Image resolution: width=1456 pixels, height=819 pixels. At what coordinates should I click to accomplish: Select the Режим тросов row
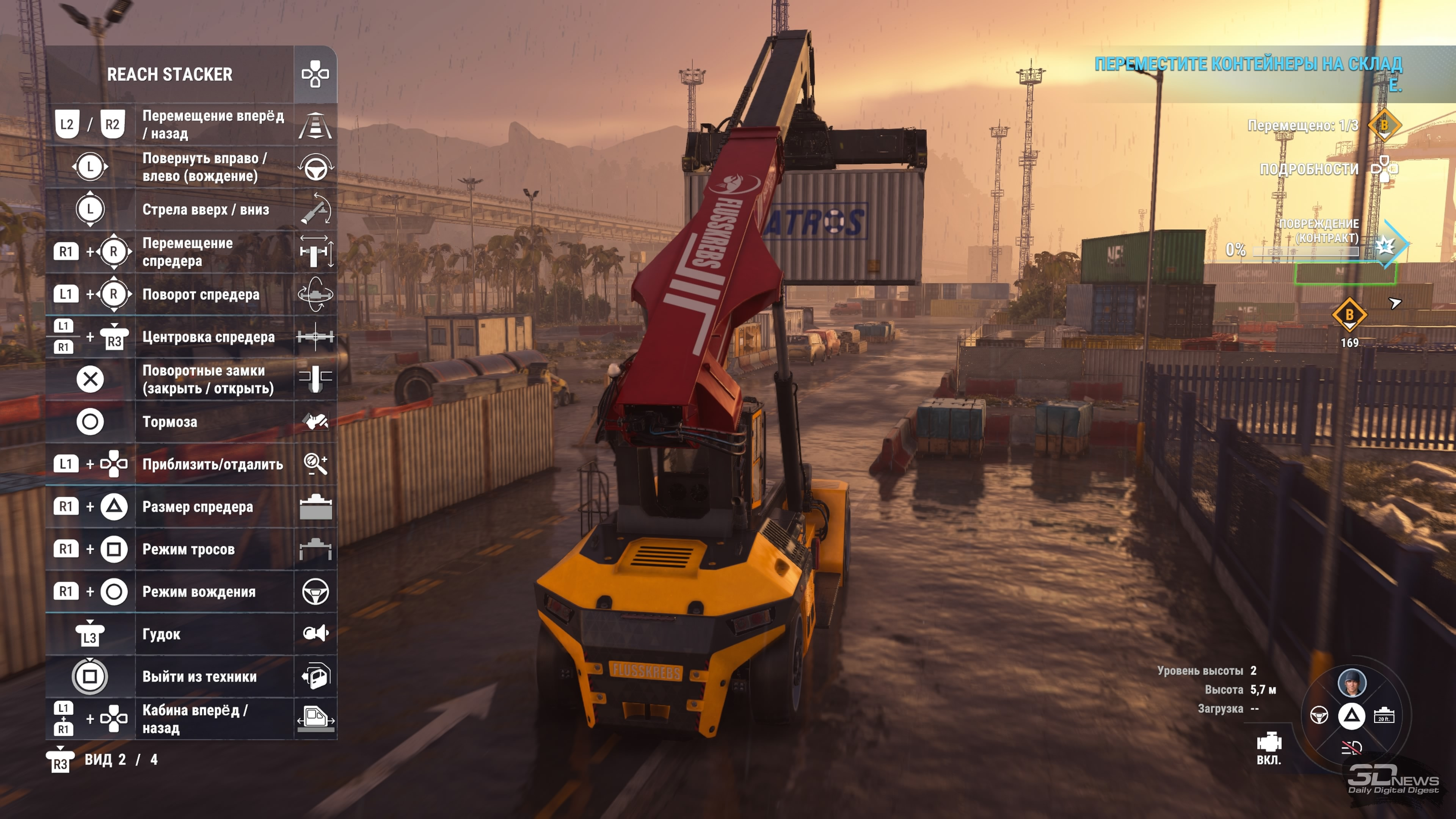188,549
